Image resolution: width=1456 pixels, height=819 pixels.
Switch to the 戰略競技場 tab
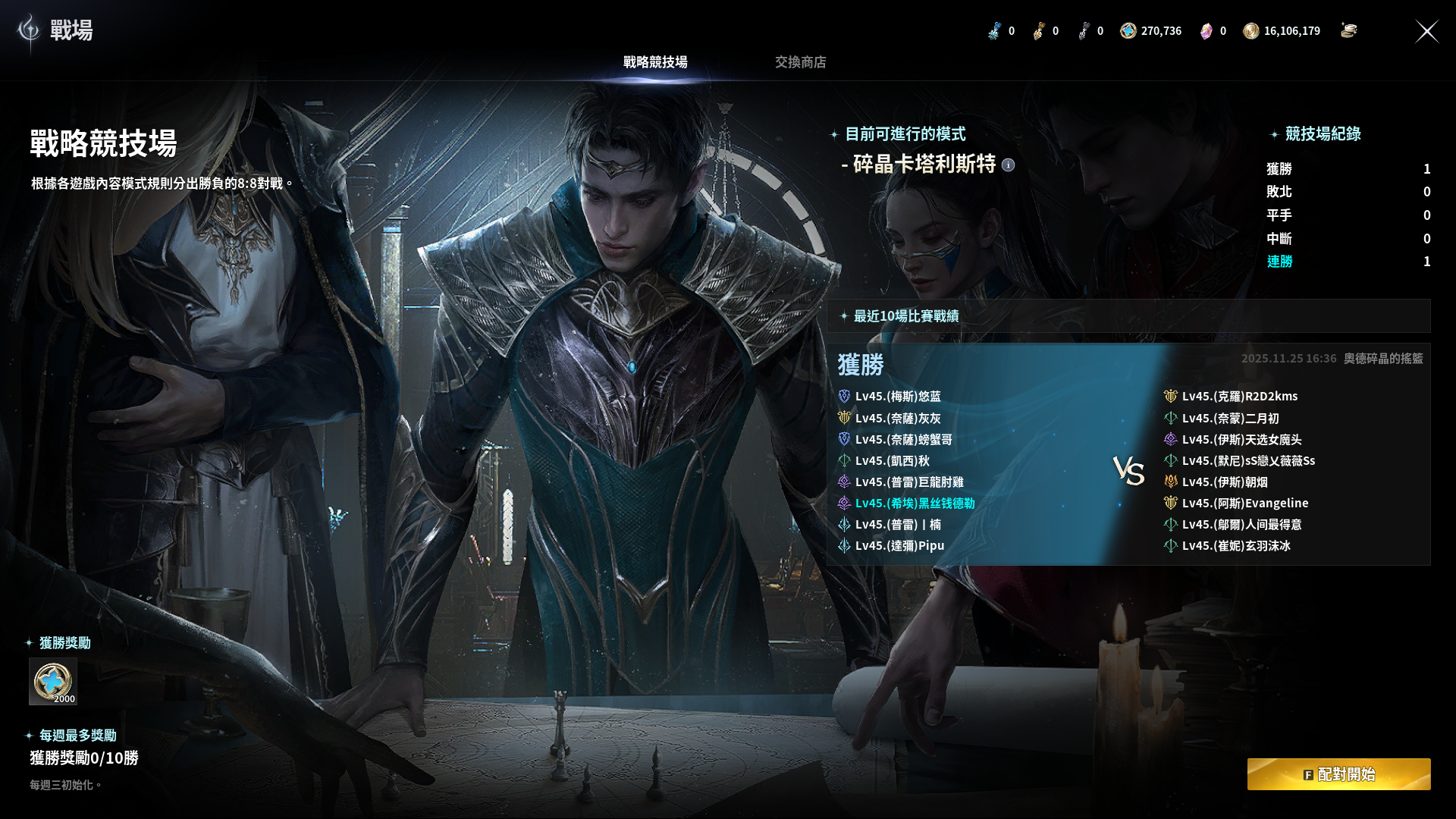[655, 62]
